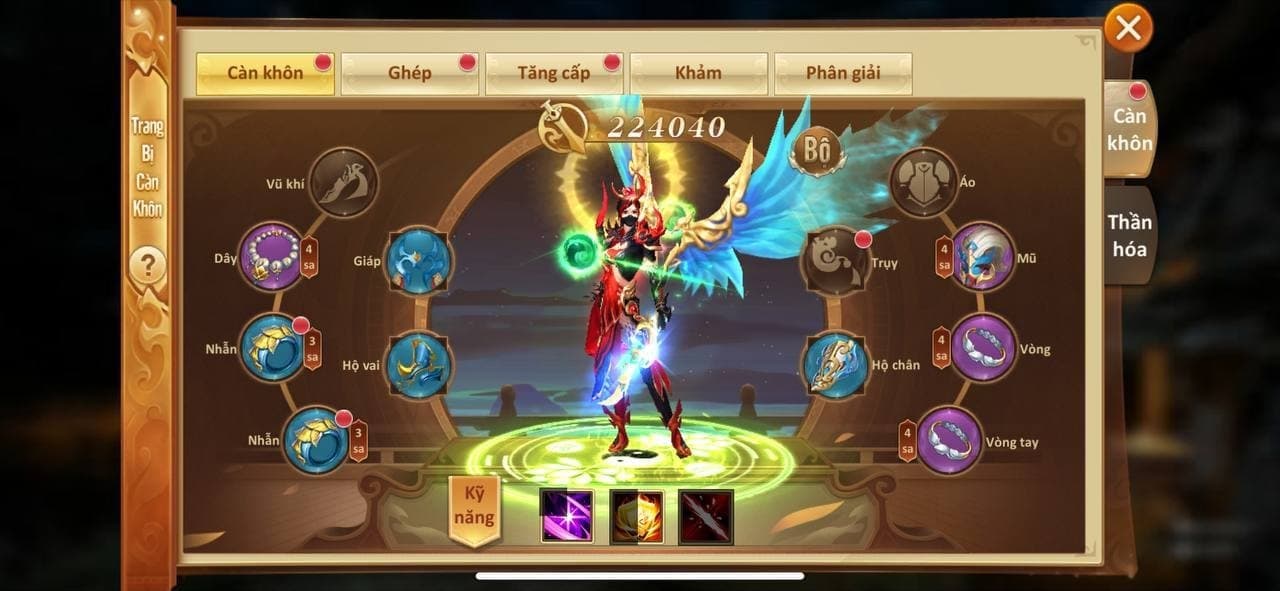Switch to the Ghép tab
This screenshot has height=591, width=1280.
409,74
